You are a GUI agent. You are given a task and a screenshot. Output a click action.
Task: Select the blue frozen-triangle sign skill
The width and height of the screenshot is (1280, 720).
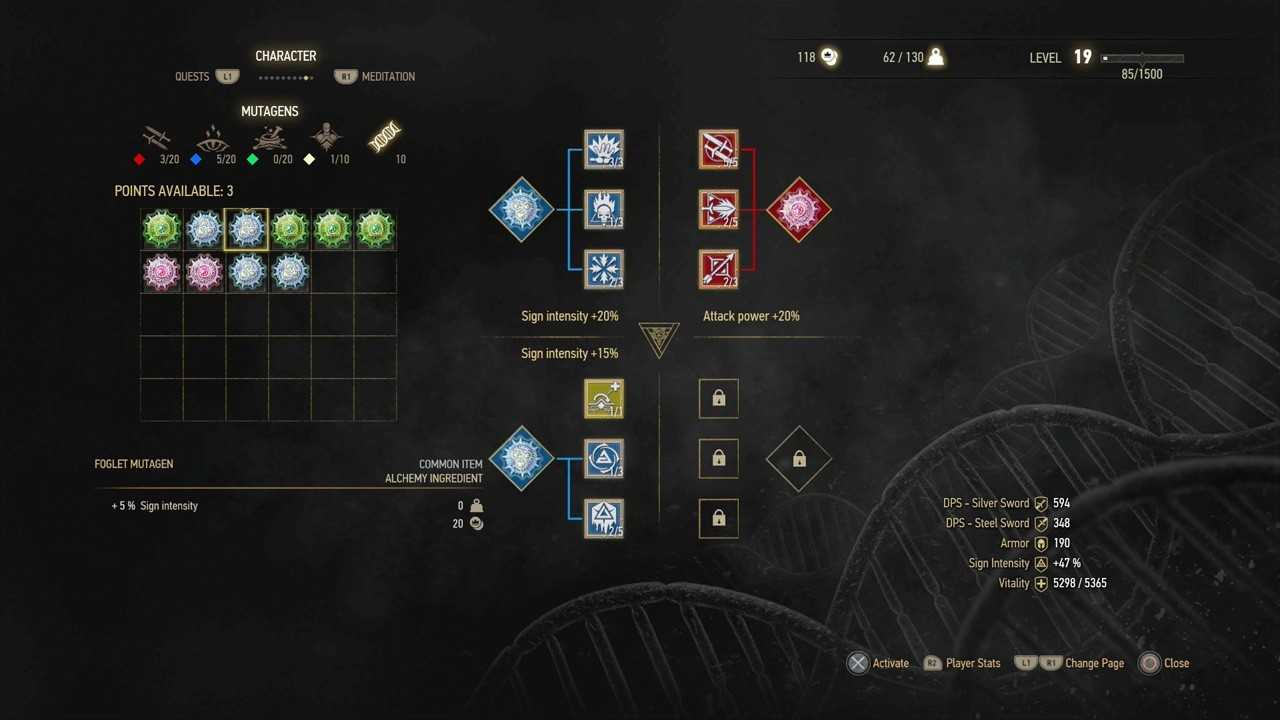pyautogui.click(x=604, y=518)
